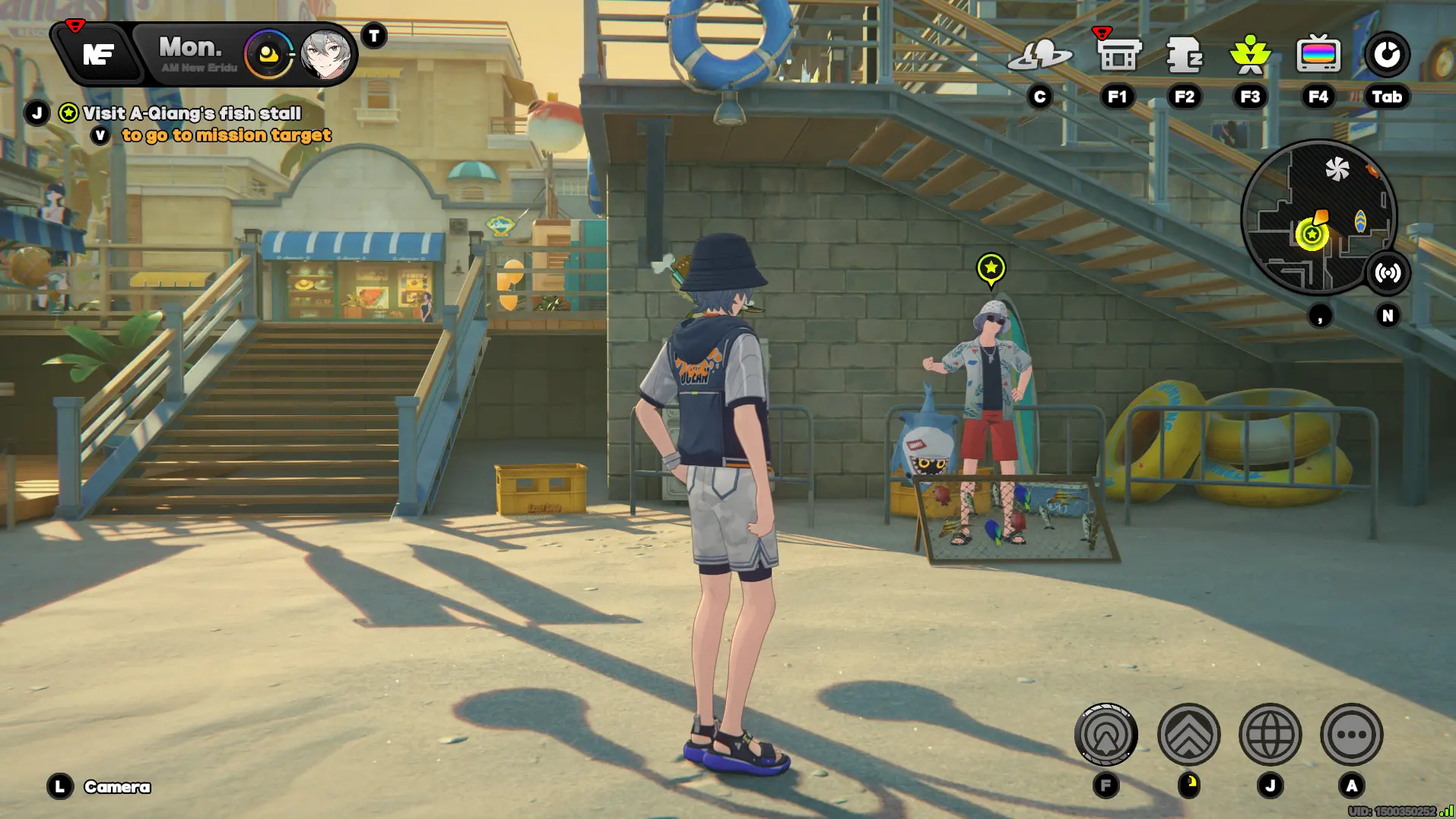The height and width of the screenshot is (819, 1456).
Task: Open the planet travel icon
Action: pyautogui.click(x=1039, y=55)
